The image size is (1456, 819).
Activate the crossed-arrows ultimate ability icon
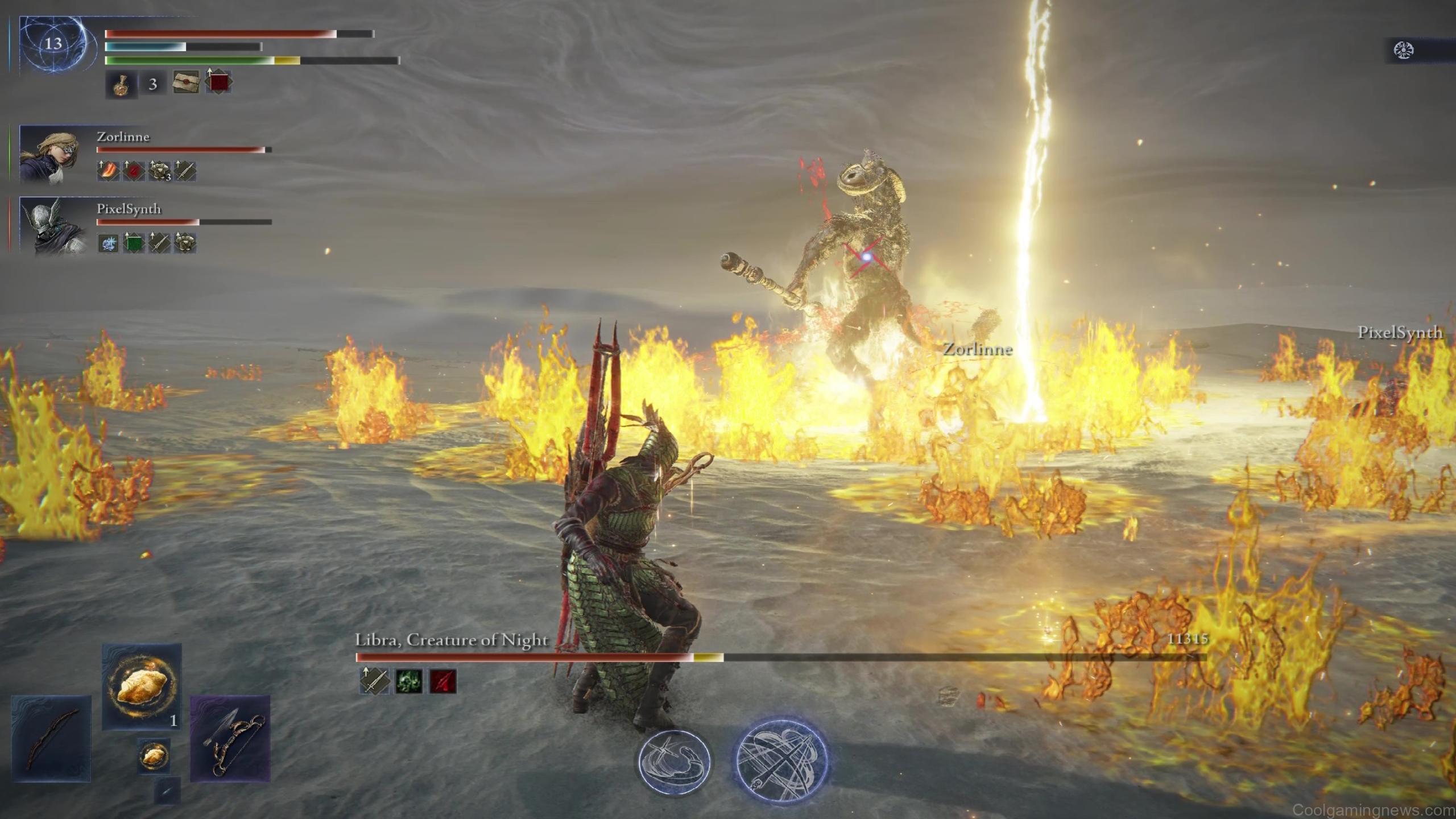coord(782,761)
